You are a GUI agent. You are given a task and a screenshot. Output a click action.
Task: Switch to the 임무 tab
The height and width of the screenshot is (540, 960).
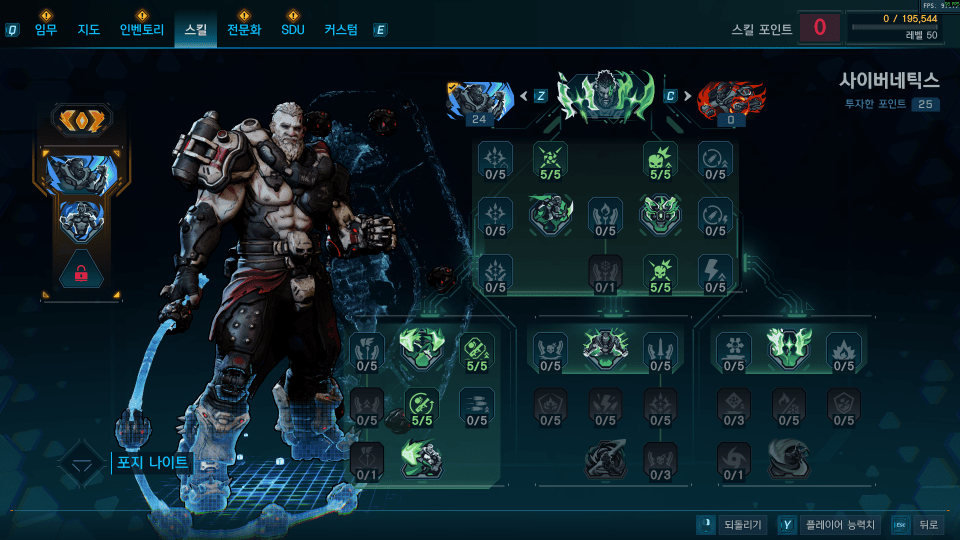coord(46,30)
